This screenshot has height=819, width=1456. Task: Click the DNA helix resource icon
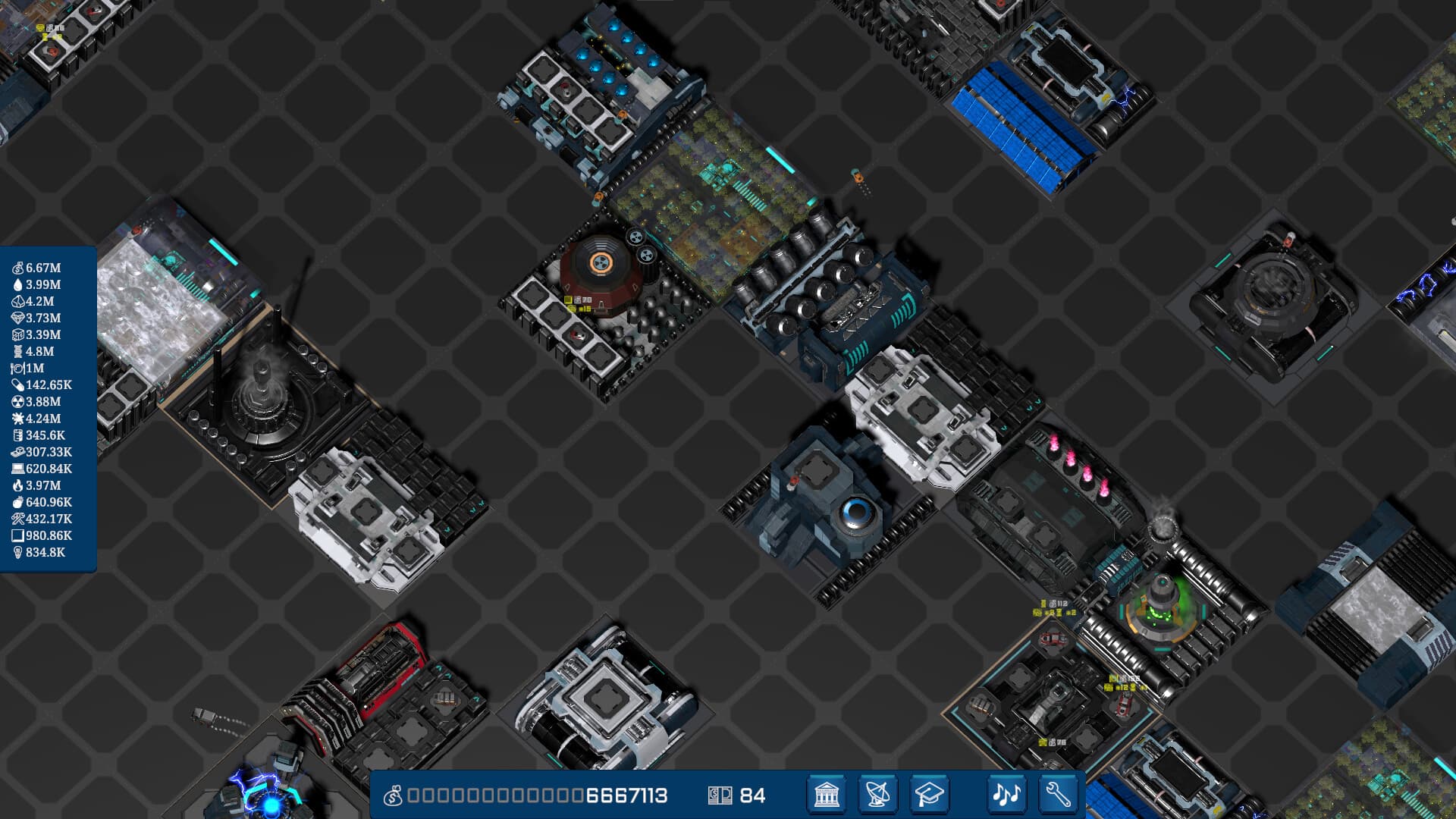[17, 350]
